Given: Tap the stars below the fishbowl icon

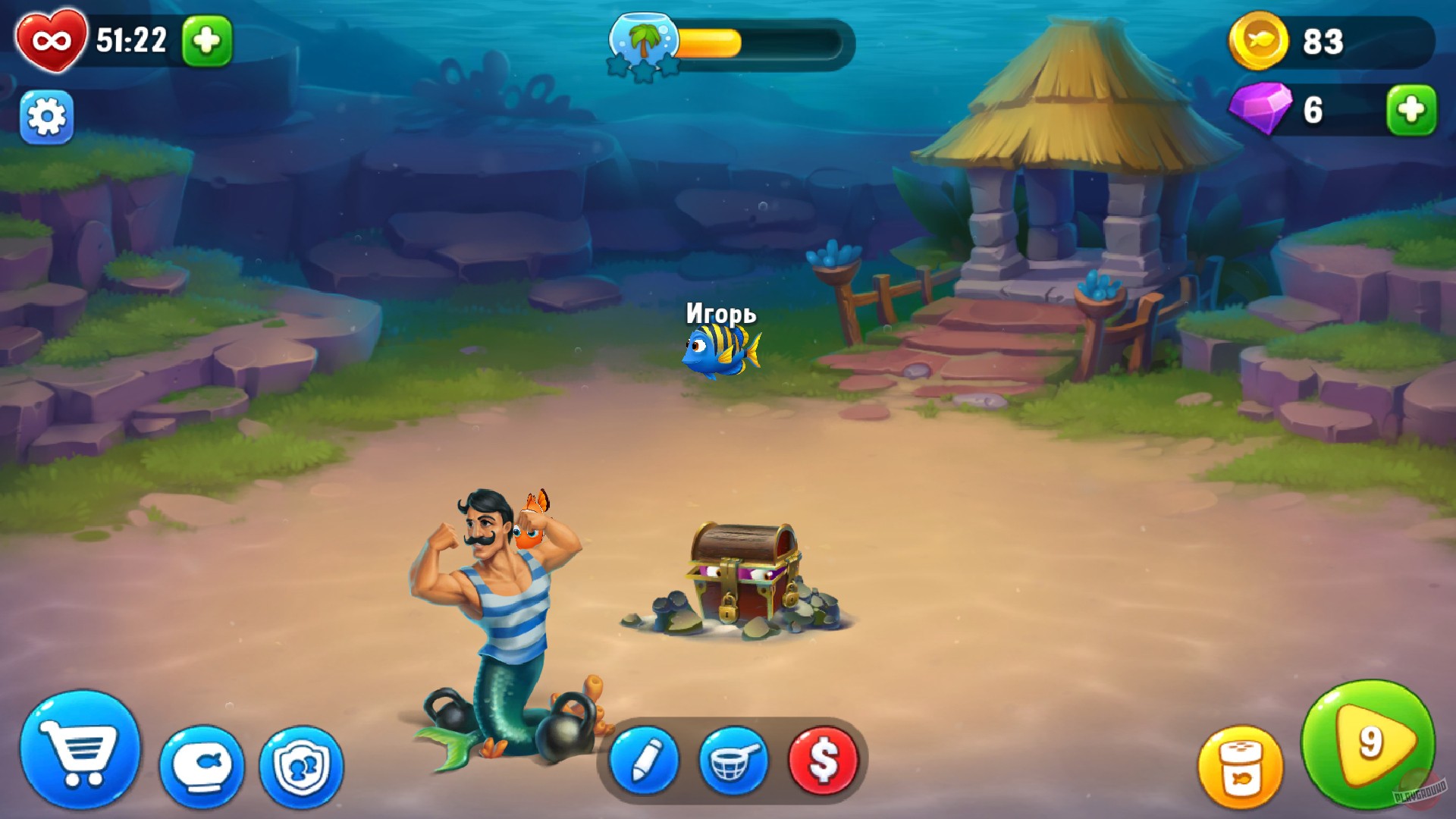Looking at the screenshot, I should point(643,70).
